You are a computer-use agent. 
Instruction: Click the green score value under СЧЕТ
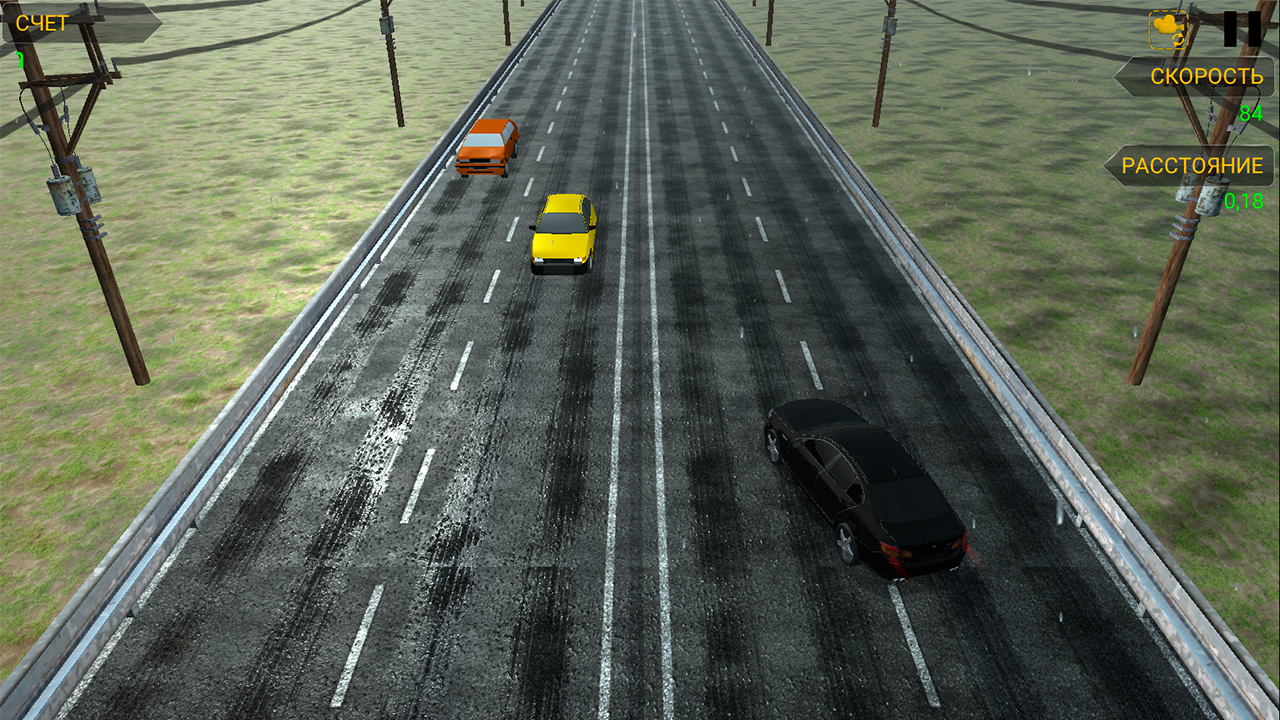(x=20, y=60)
